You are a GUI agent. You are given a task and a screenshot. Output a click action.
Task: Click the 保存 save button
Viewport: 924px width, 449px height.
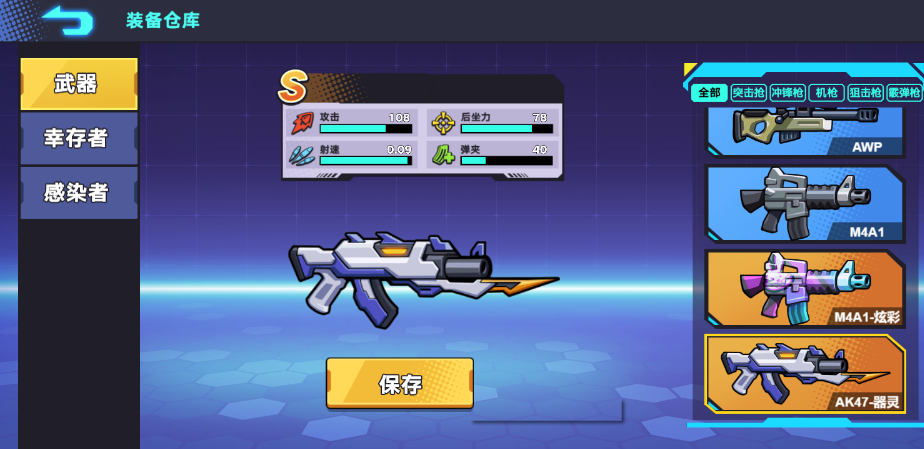[399, 384]
